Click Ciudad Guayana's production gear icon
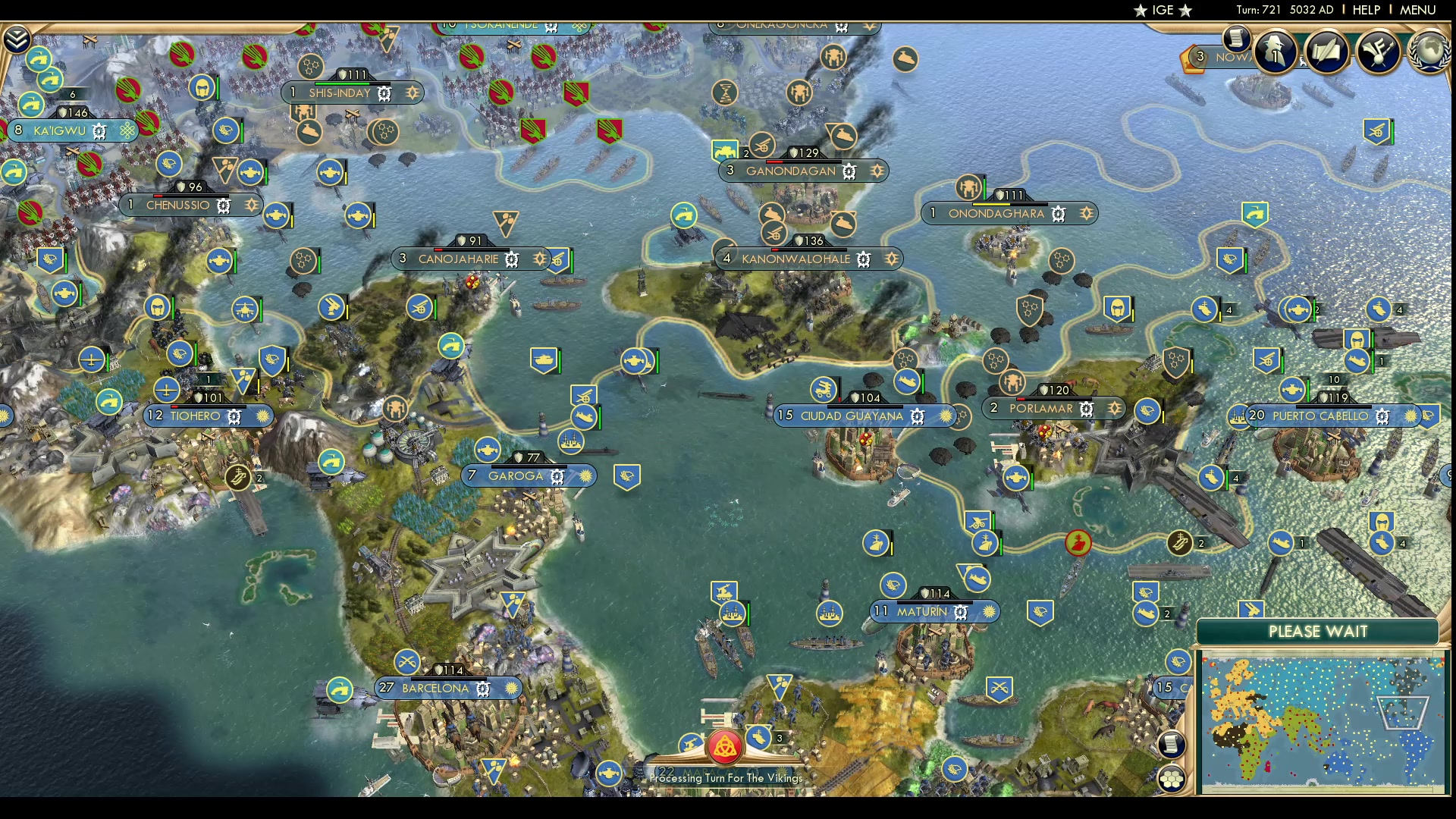The height and width of the screenshot is (819, 1456). point(918,416)
